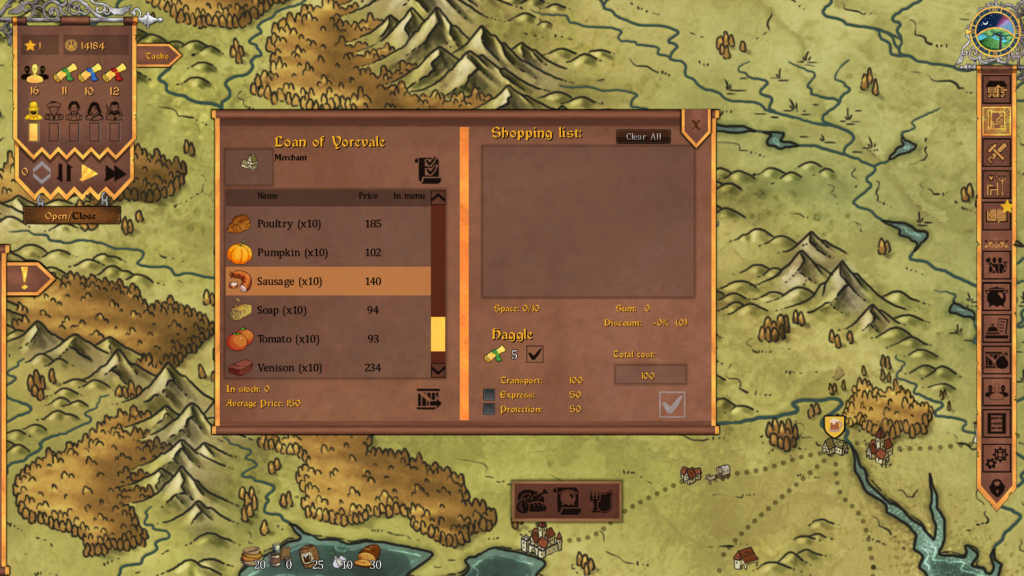Close the merchant window with the X
This screenshot has height=576, width=1024.
click(696, 125)
